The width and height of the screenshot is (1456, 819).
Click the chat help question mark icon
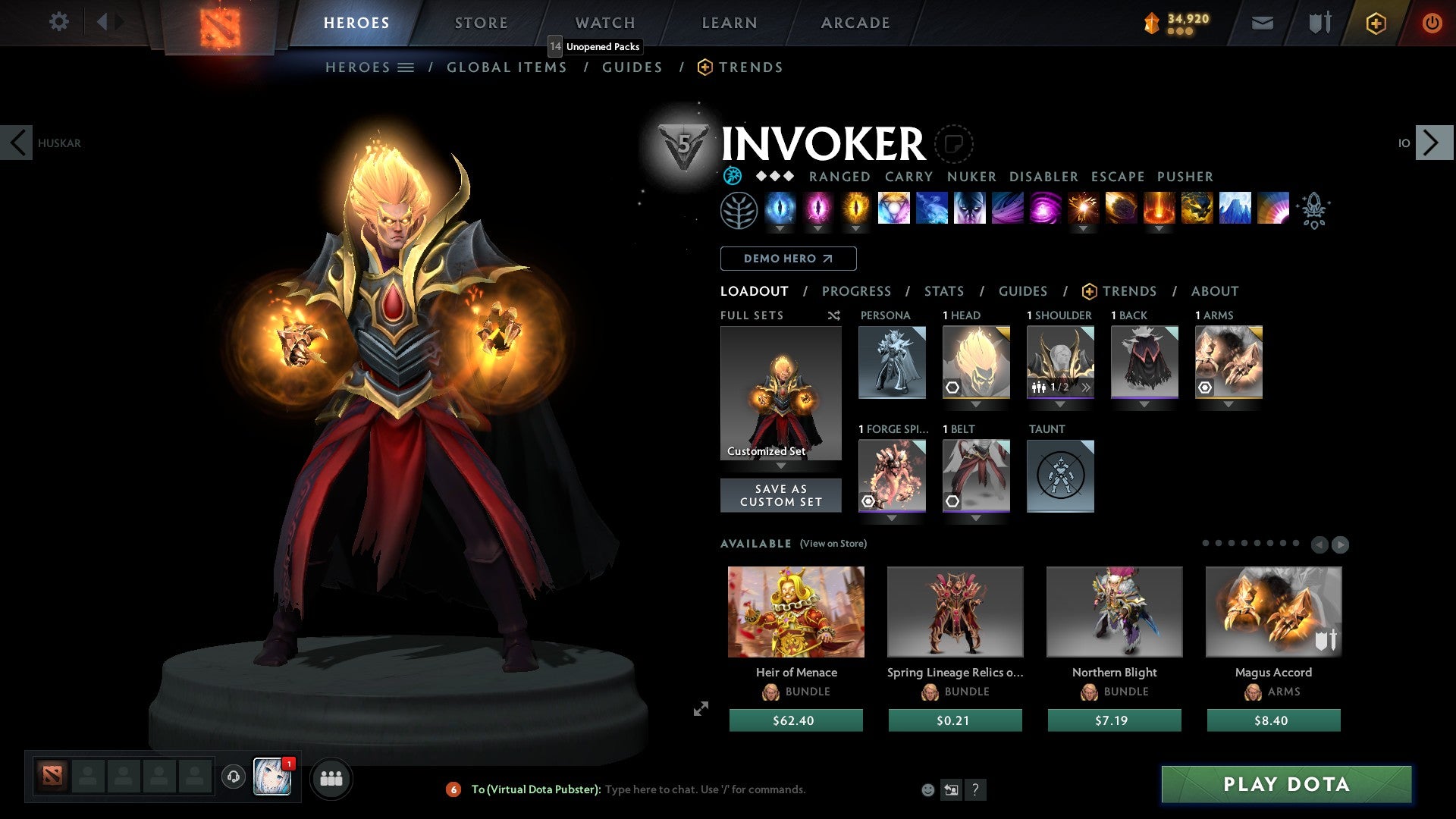point(975,789)
